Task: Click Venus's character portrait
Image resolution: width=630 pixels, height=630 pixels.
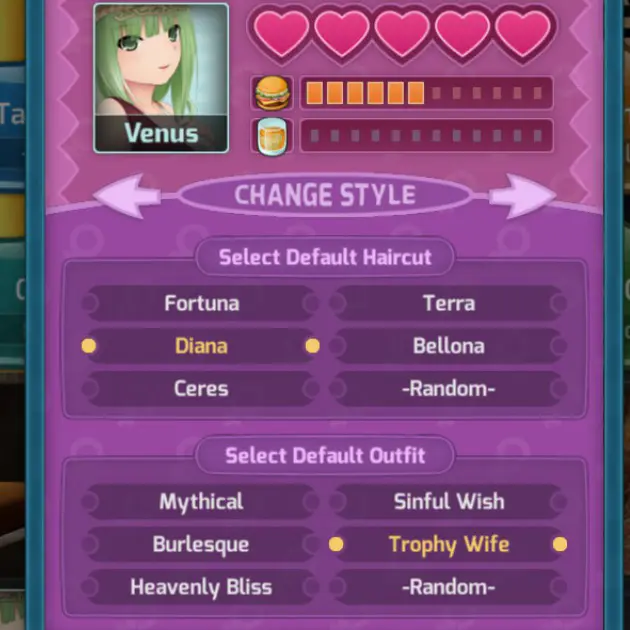Action: [x=161, y=77]
